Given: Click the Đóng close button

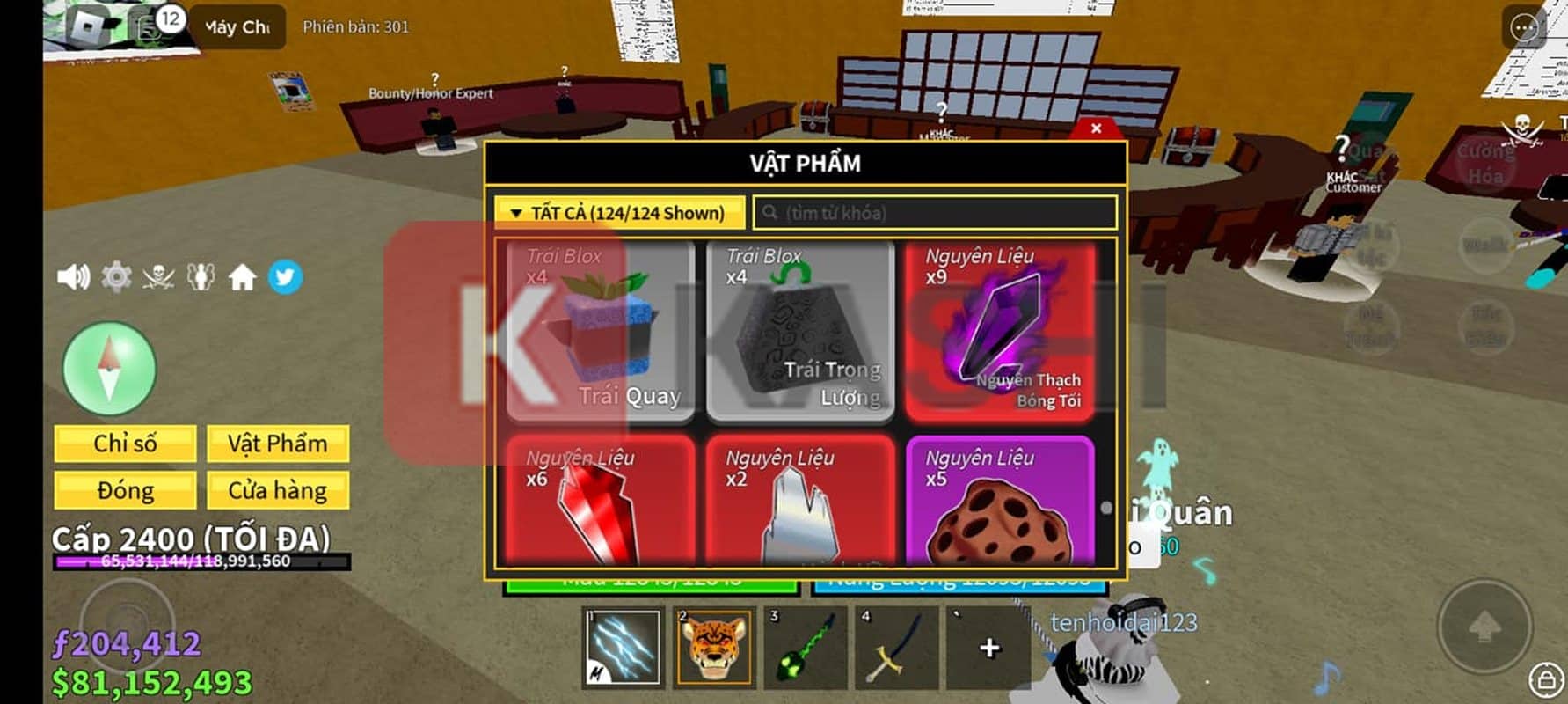Looking at the screenshot, I should [x=125, y=490].
